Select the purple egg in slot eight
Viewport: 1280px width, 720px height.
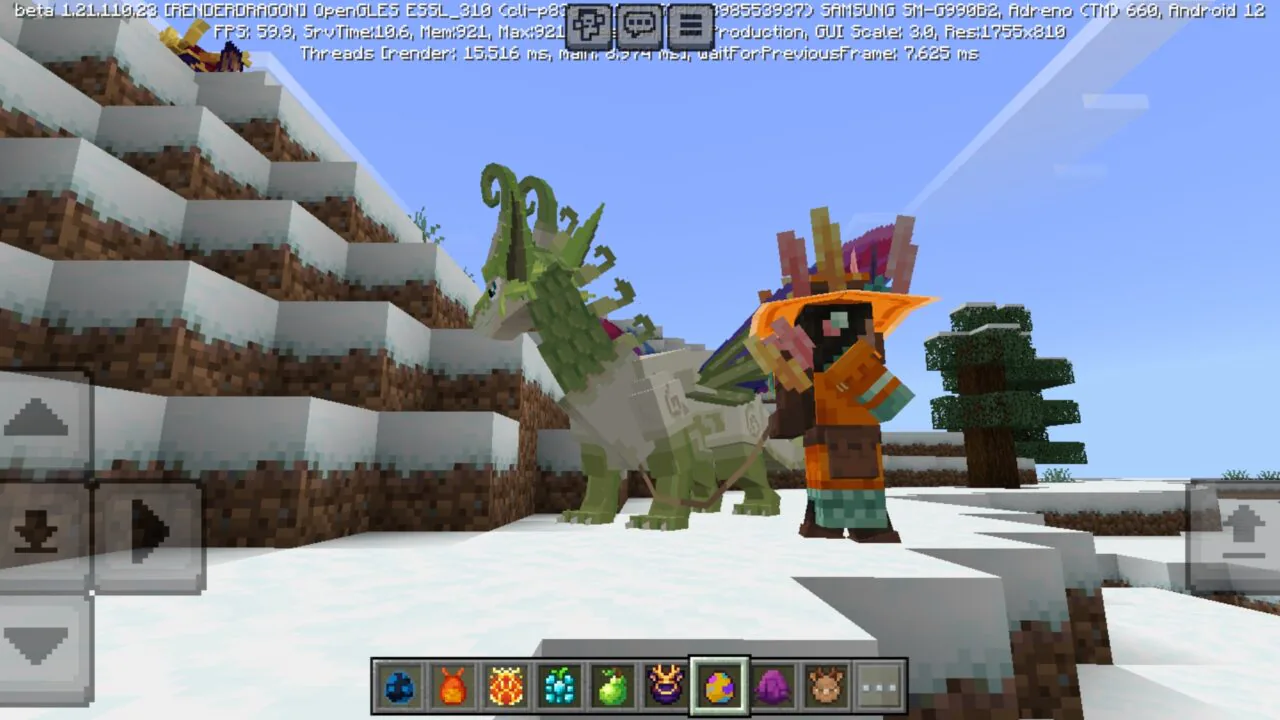pos(773,685)
